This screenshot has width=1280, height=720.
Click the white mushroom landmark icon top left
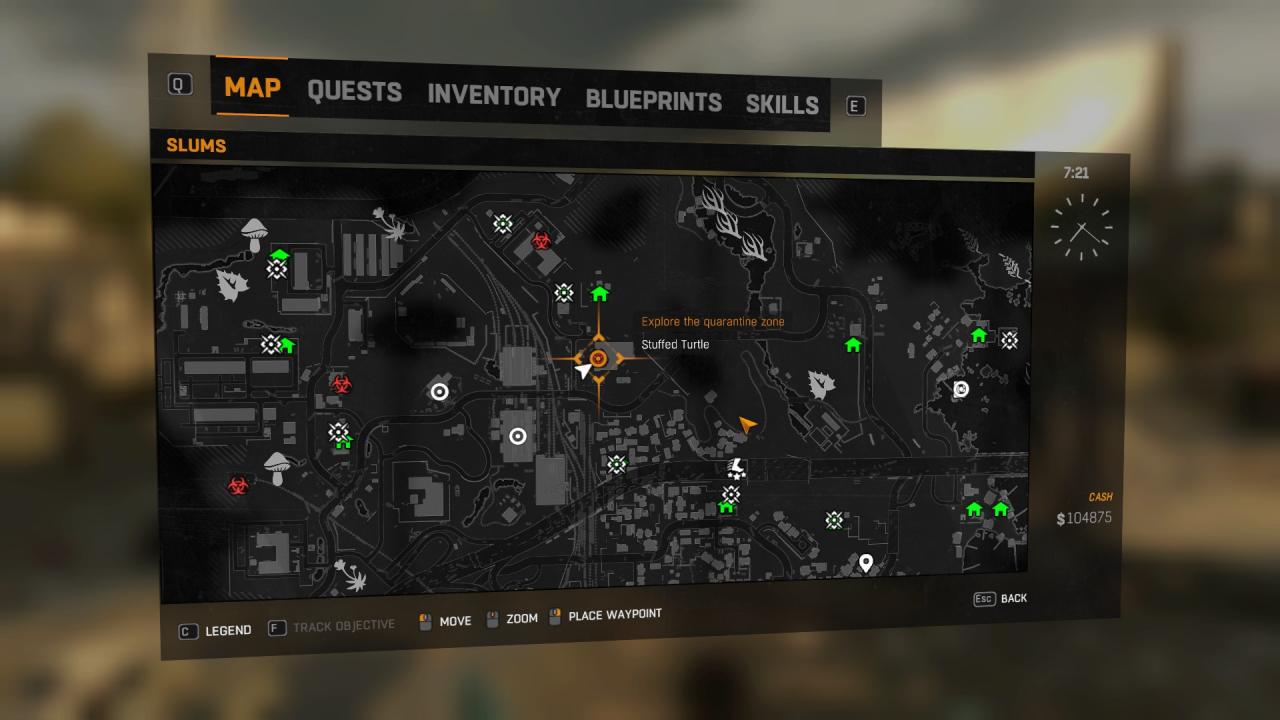(x=253, y=232)
